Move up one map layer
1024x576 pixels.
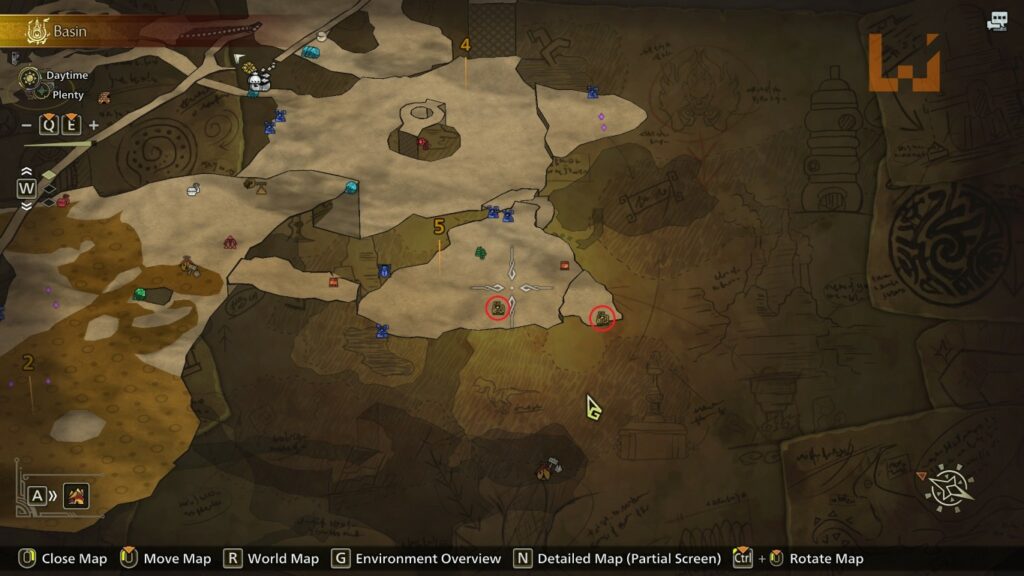[x=26, y=173]
